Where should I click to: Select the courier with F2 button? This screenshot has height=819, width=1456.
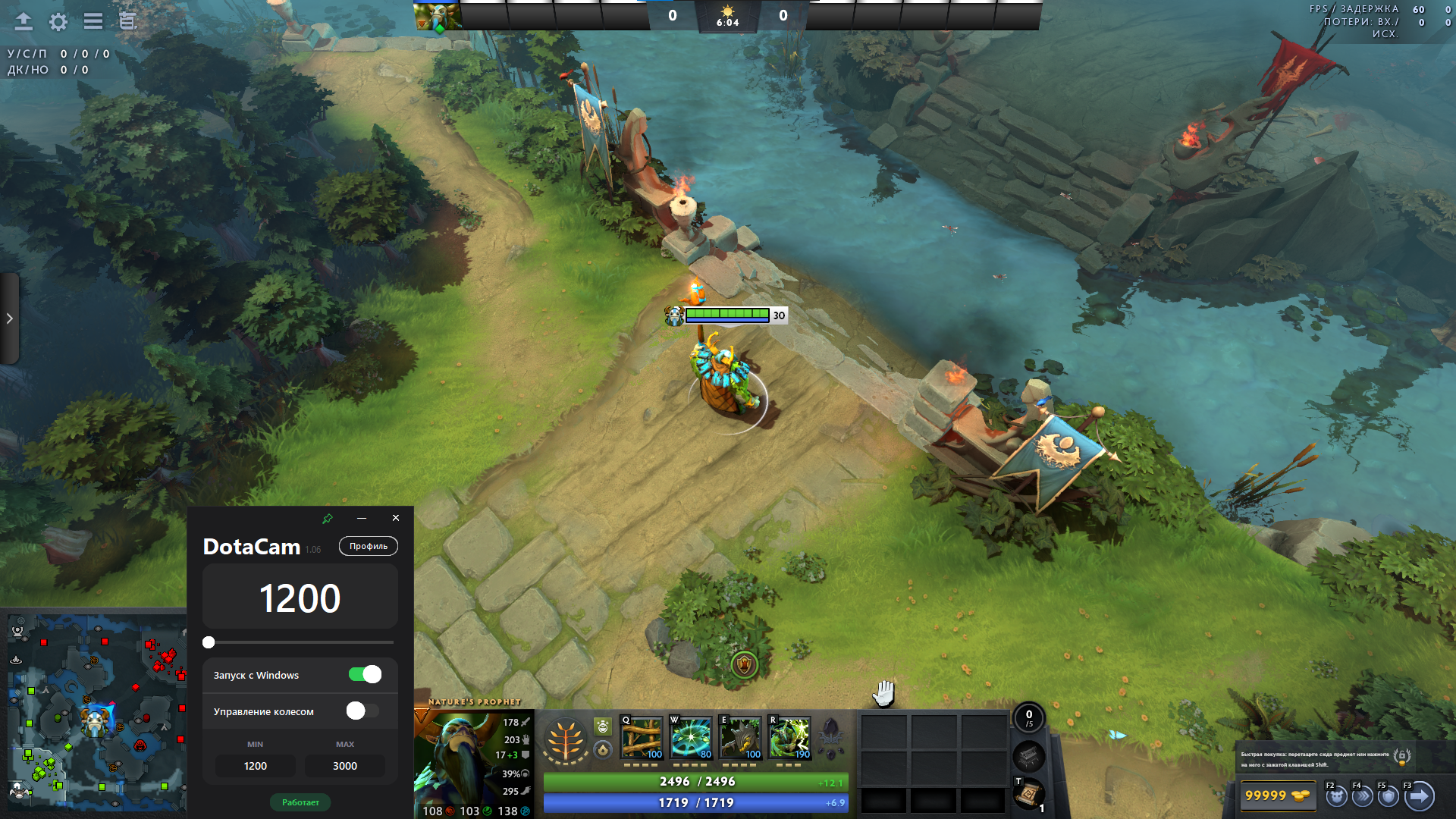1335,796
